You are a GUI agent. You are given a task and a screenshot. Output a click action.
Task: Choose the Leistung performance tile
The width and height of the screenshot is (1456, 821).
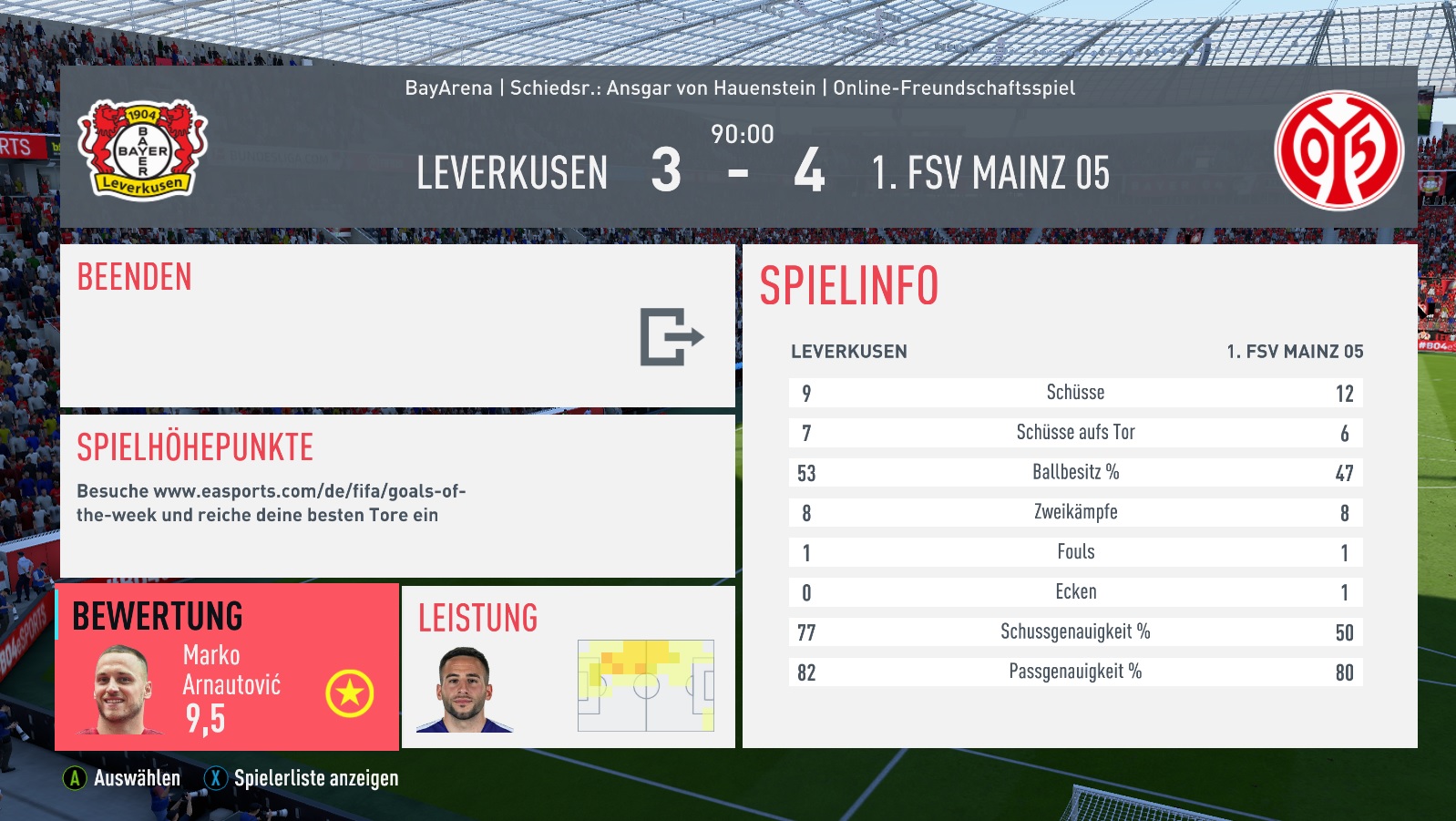[568, 667]
